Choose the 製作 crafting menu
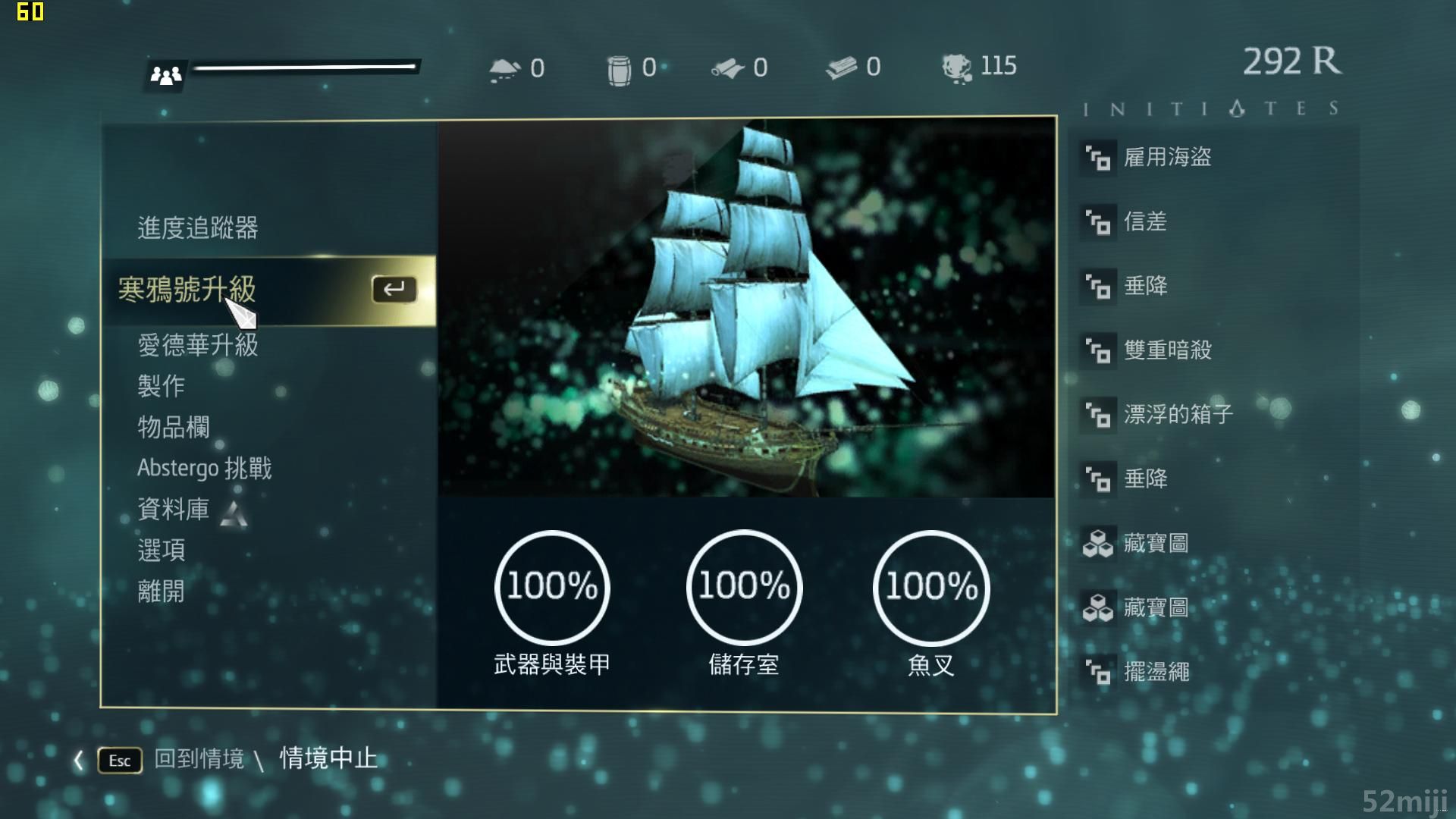 161,386
